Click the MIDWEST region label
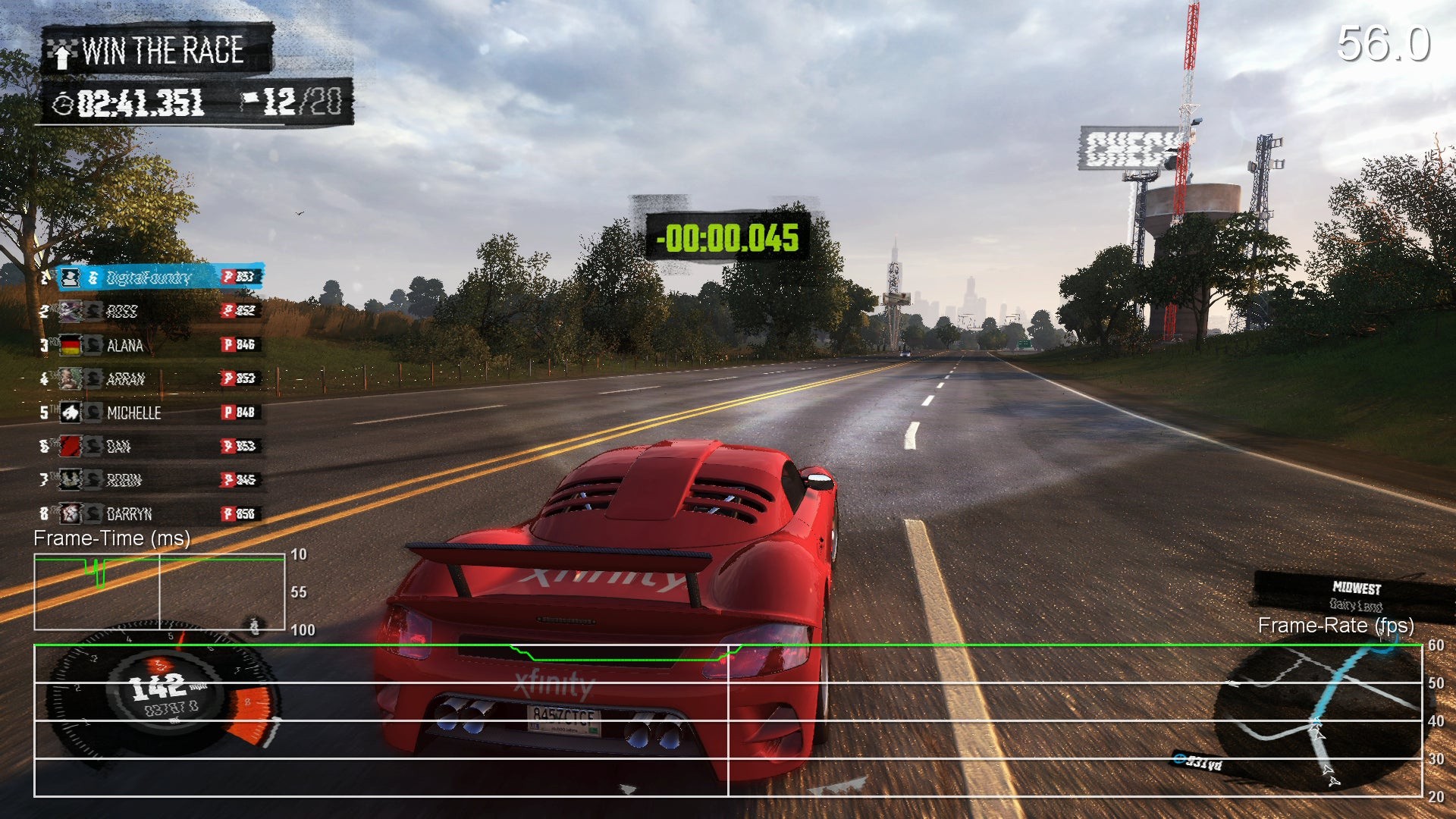Screen dimensions: 1456x819 point(1356,588)
